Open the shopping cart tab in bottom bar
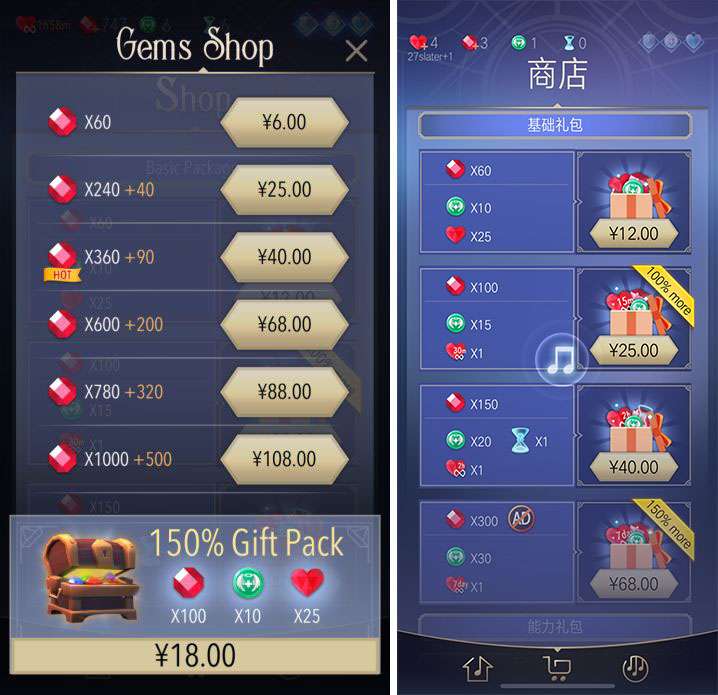This screenshot has height=695, width=718. coord(555,667)
